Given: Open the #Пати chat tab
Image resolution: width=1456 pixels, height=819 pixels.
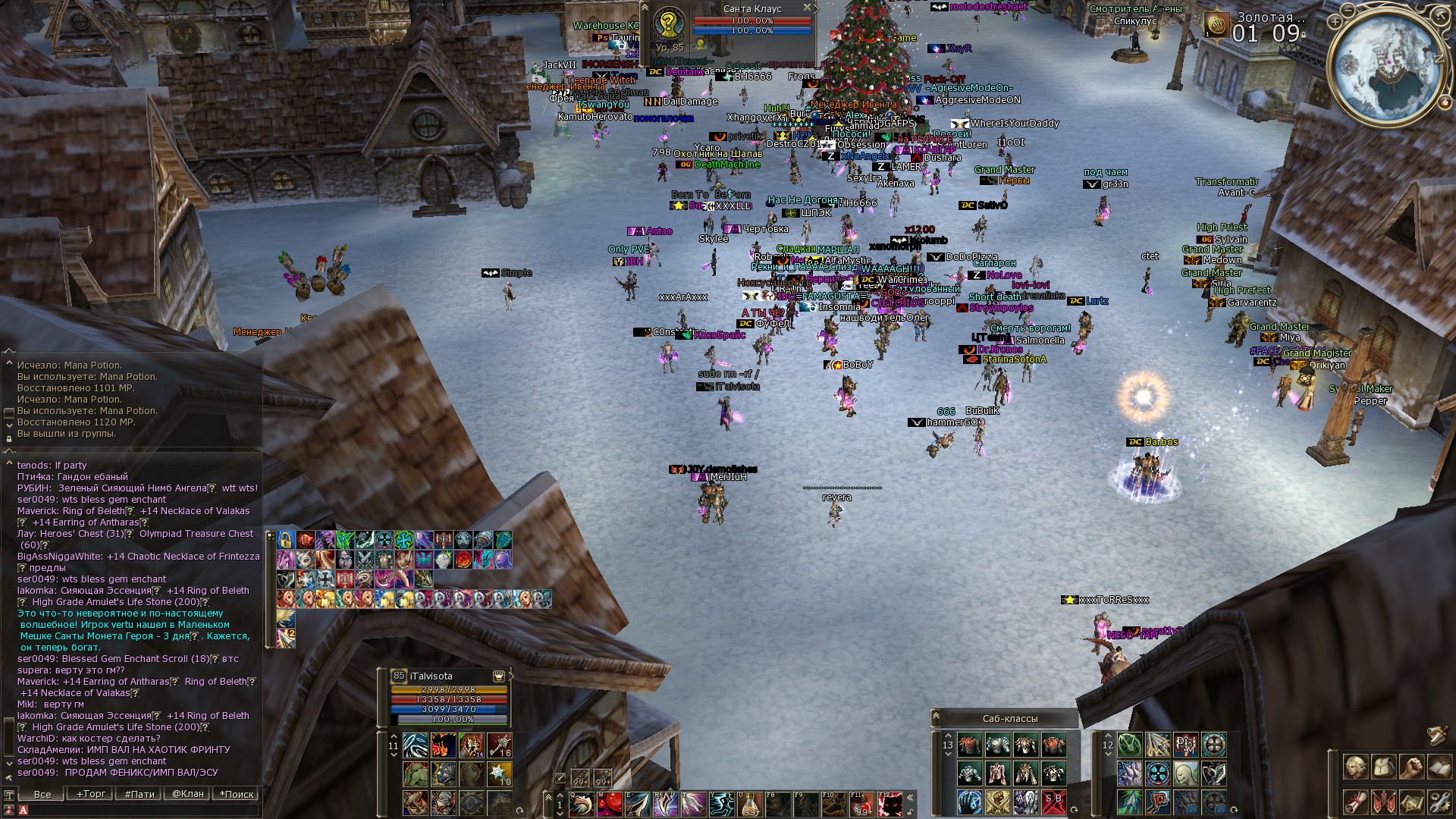Looking at the screenshot, I should point(140,794).
